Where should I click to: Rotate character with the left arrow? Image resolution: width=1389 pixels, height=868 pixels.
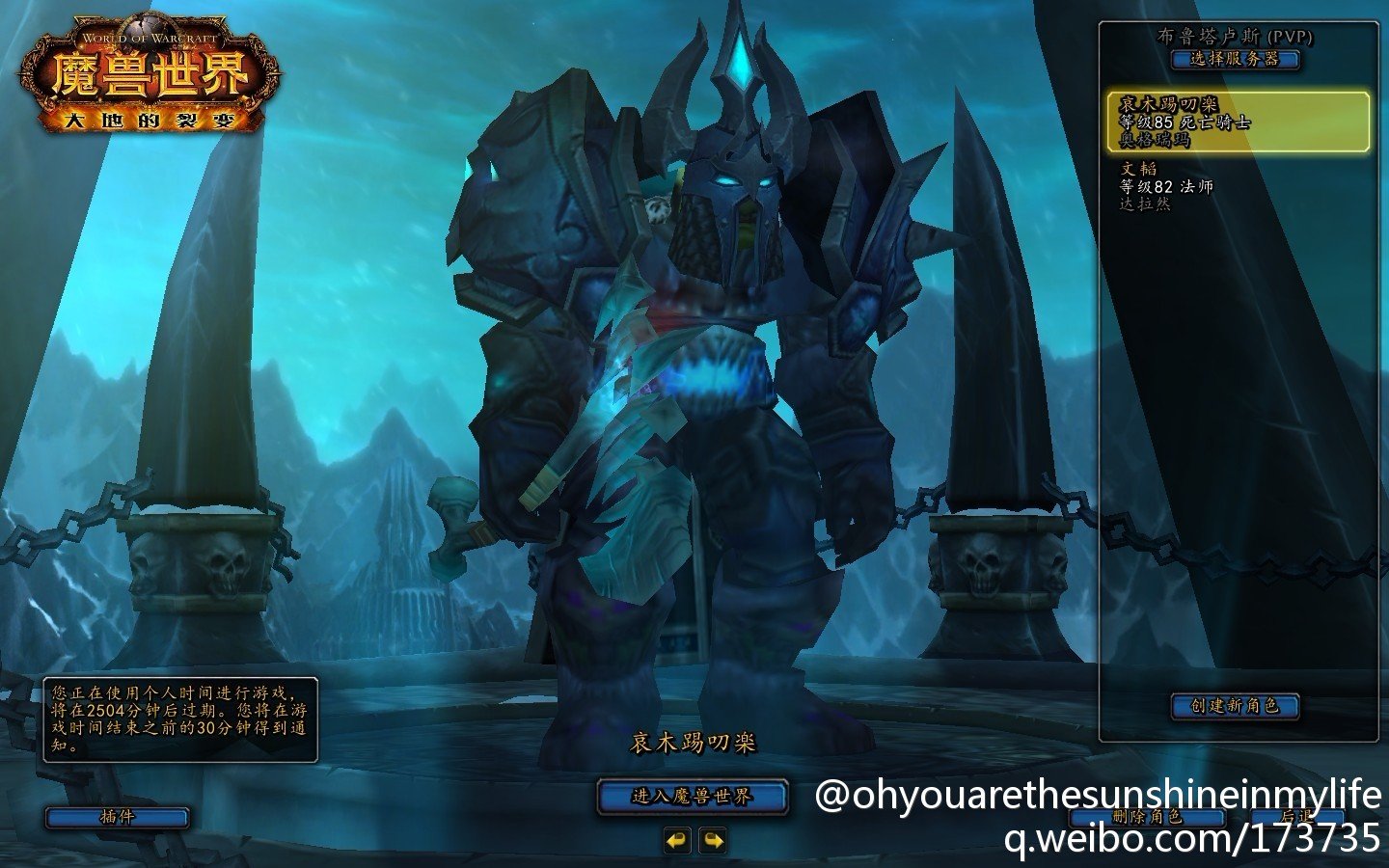(x=677, y=840)
